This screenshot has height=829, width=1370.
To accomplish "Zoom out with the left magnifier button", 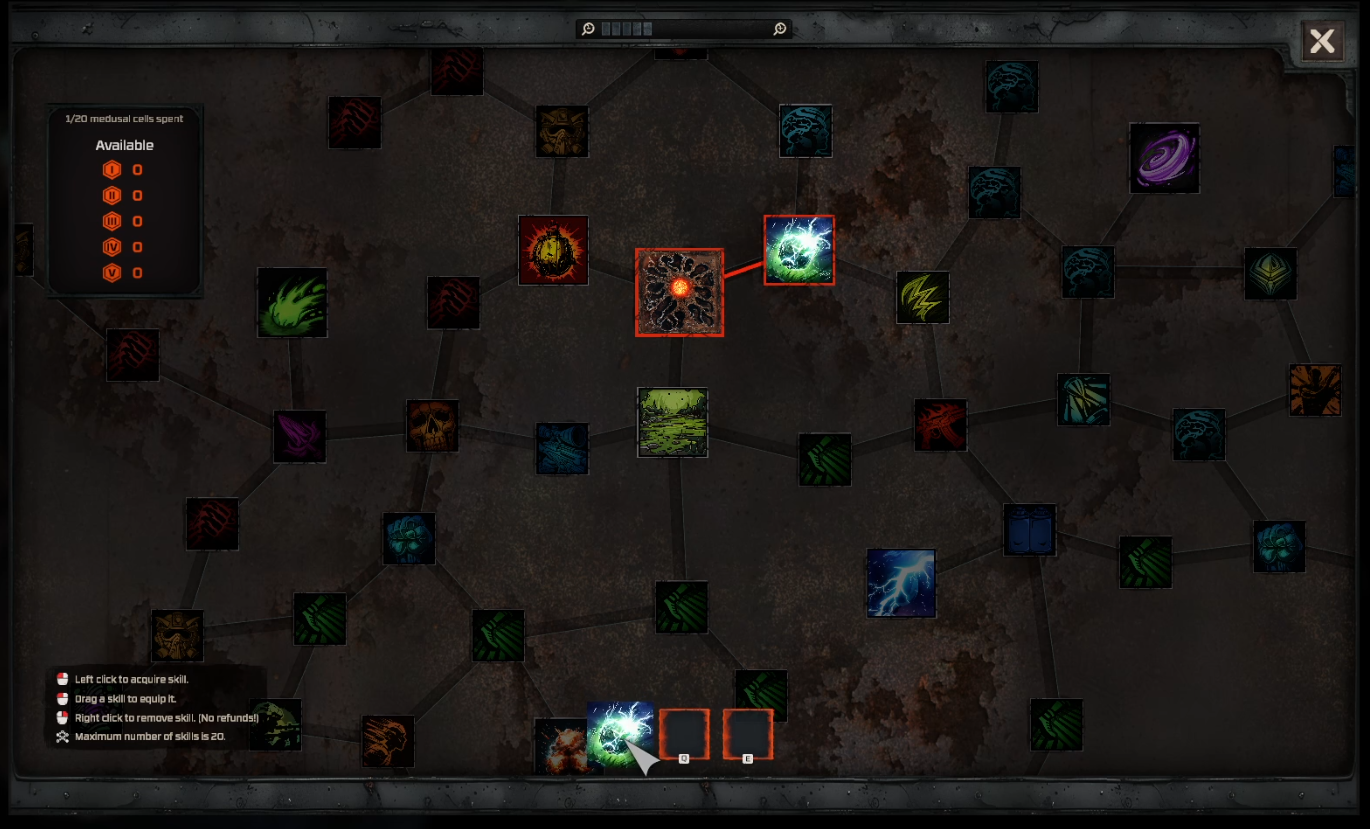I will pyautogui.click(x=589, y=29).
